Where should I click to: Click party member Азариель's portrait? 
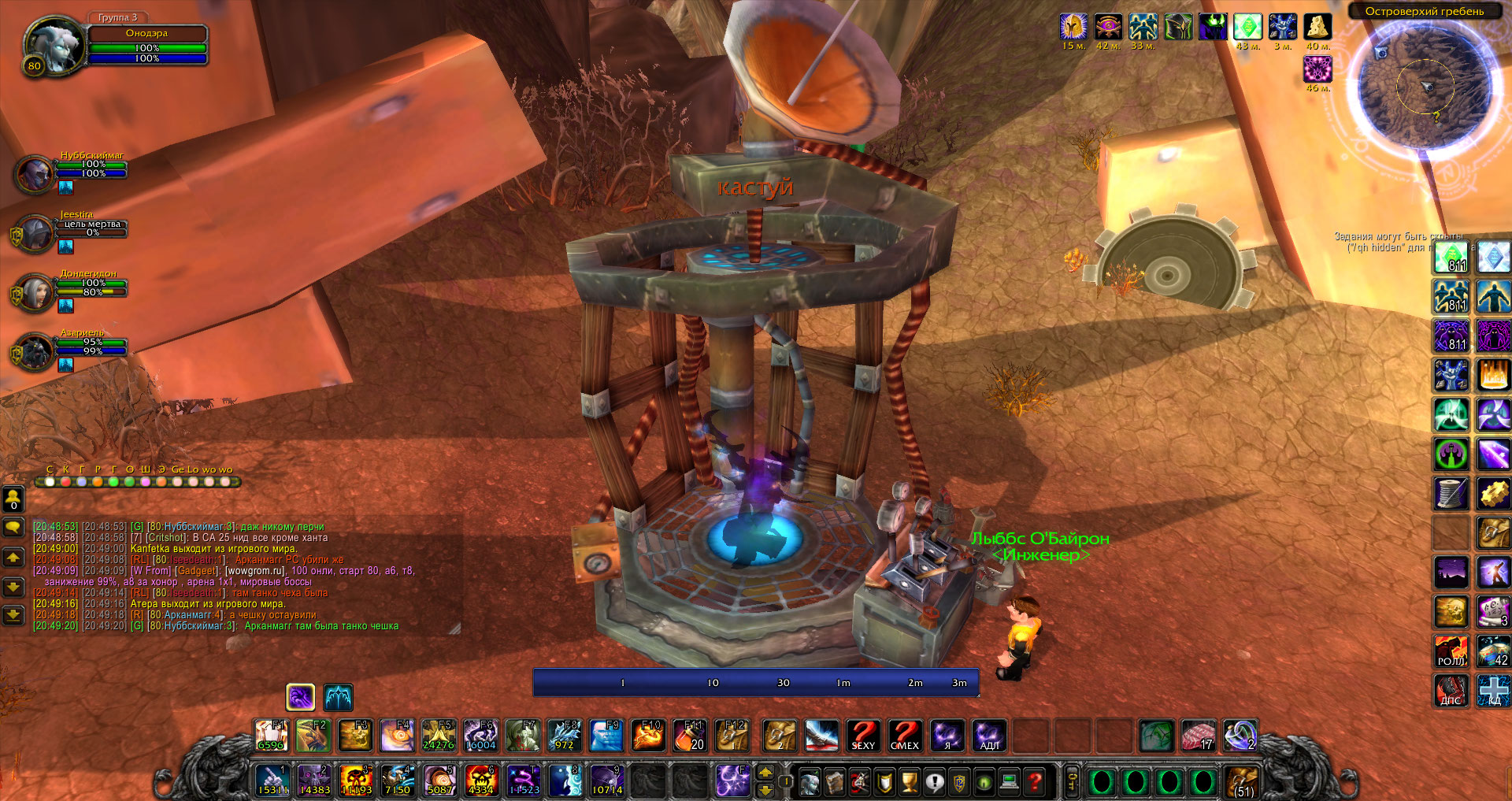tap(35, 351)
